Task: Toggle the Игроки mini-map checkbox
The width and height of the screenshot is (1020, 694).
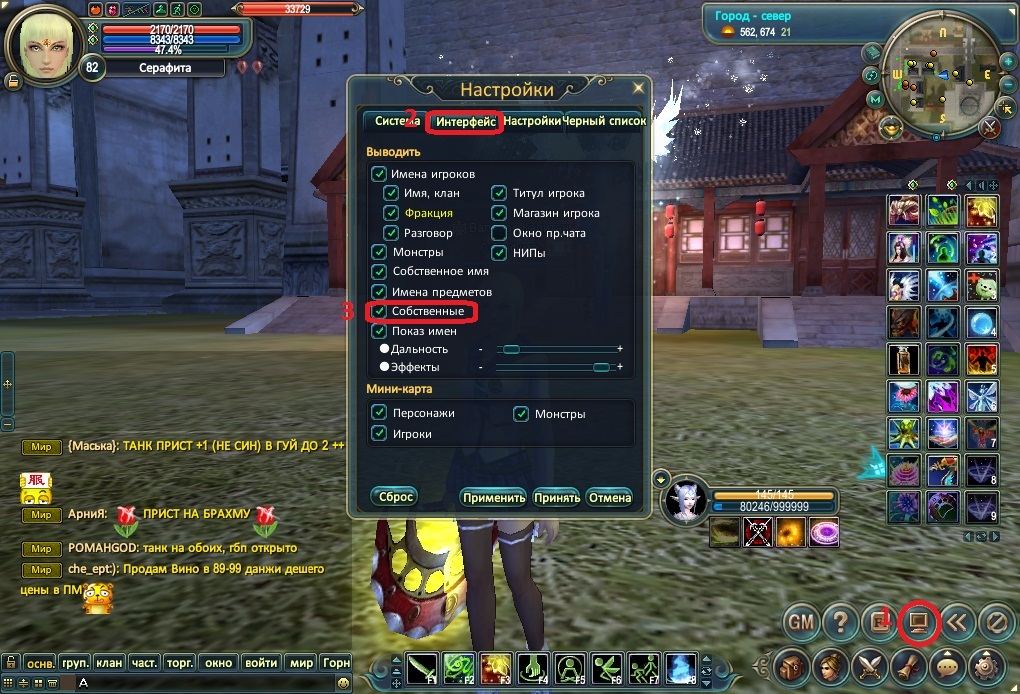Action: 379,433
